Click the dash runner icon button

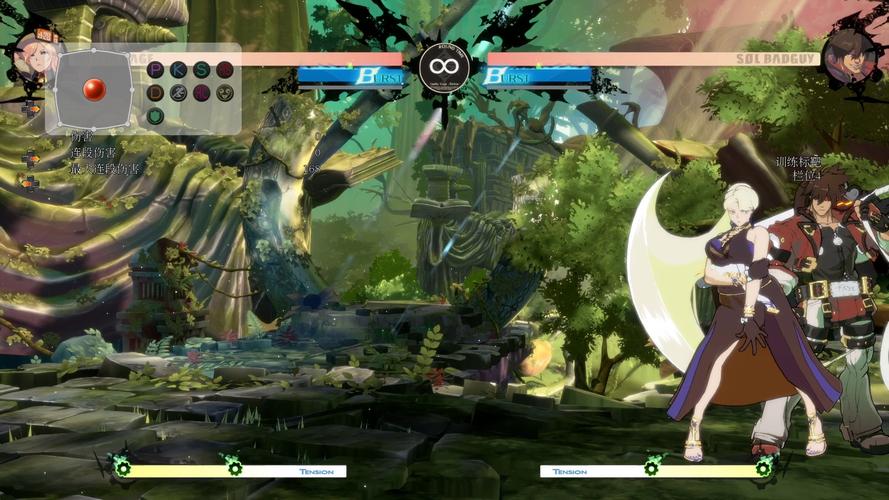[x=178, y=93]
